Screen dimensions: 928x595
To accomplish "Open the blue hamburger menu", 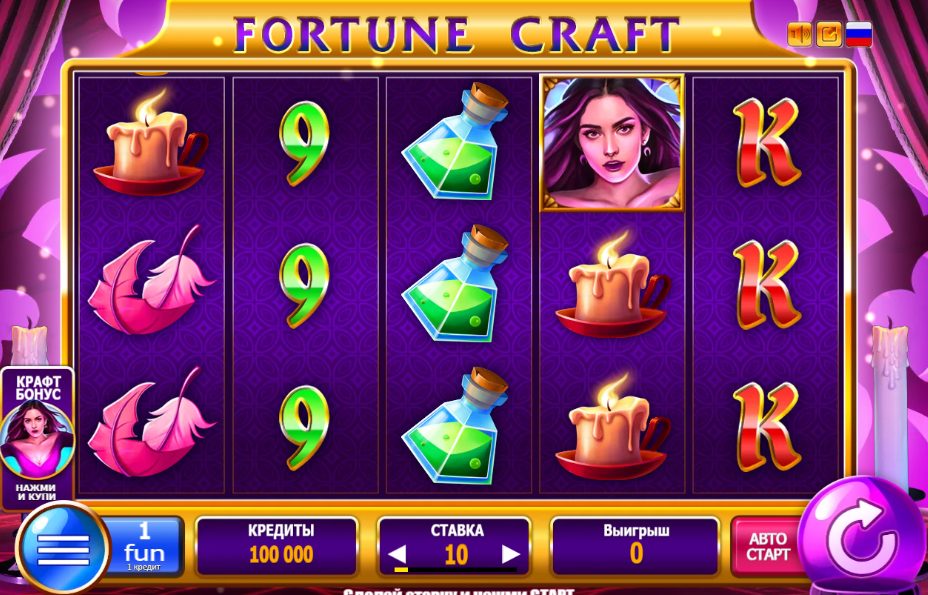I will 62,548.
